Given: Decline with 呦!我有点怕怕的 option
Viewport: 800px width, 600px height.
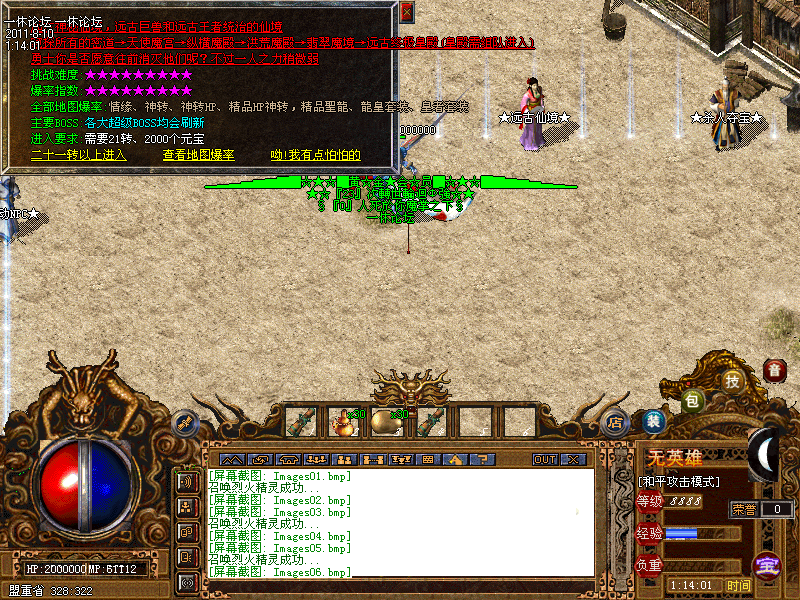Looking at the screenshot, I should point(315,155).
